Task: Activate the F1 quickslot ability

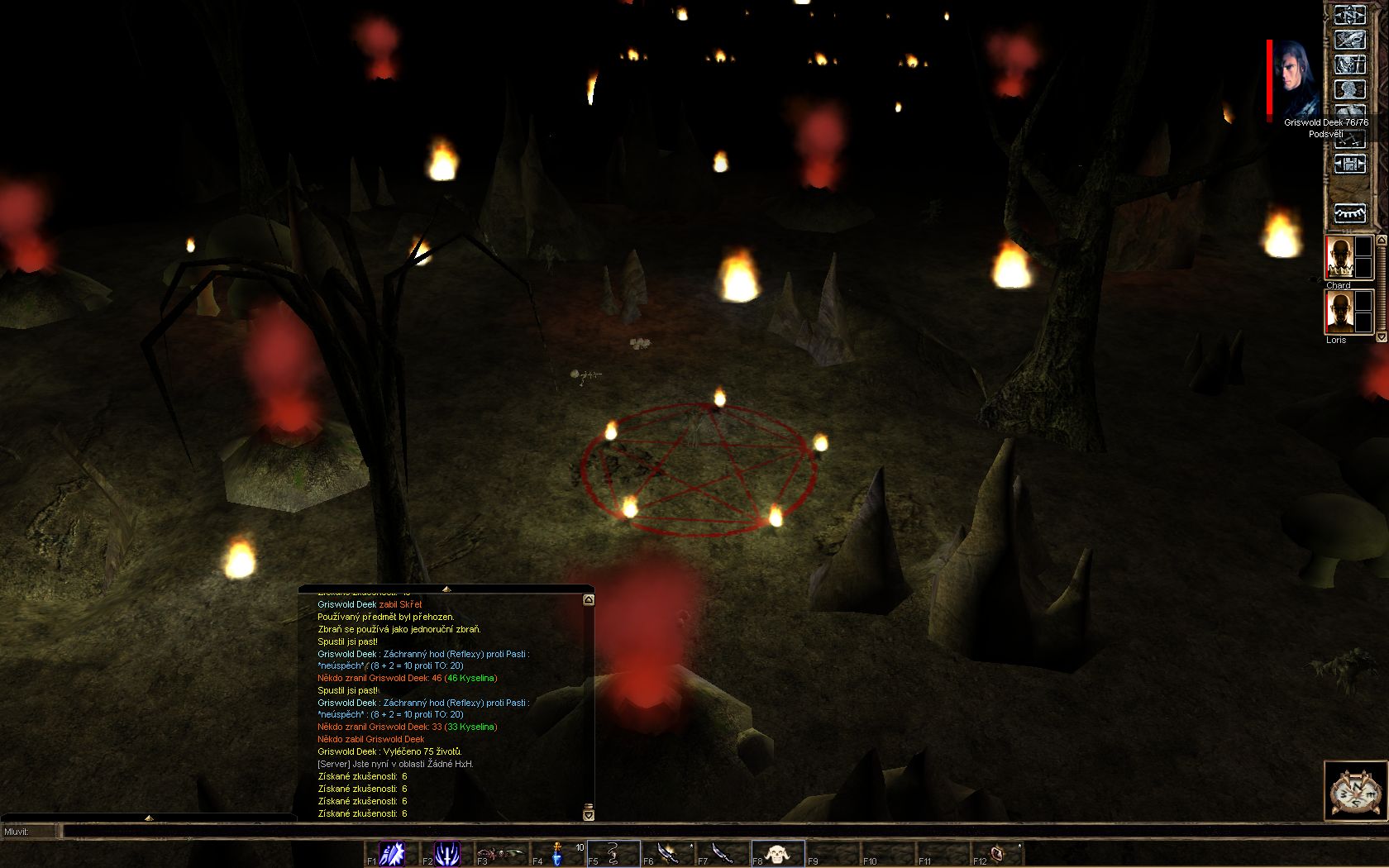Action: coord(392,853)
